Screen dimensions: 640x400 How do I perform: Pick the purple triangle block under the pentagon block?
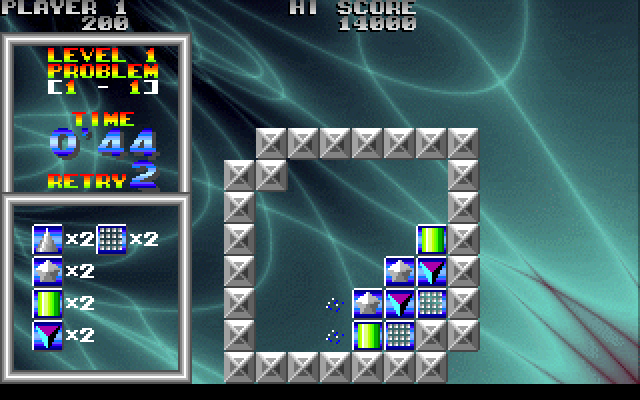[x=400, y=304]
